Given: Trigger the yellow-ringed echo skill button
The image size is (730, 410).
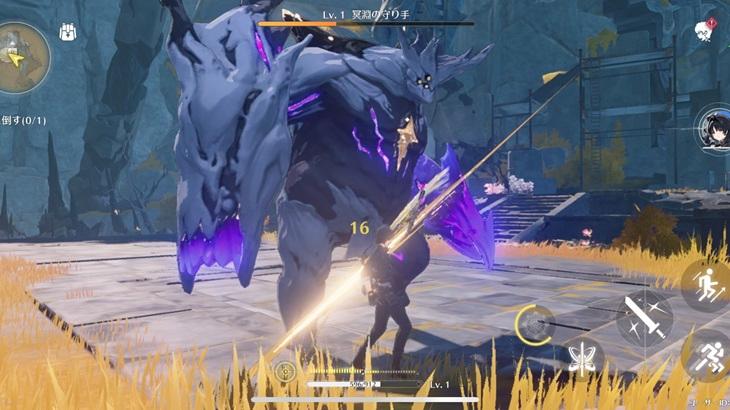Looking at the screenshot, I should pos(535,325).
